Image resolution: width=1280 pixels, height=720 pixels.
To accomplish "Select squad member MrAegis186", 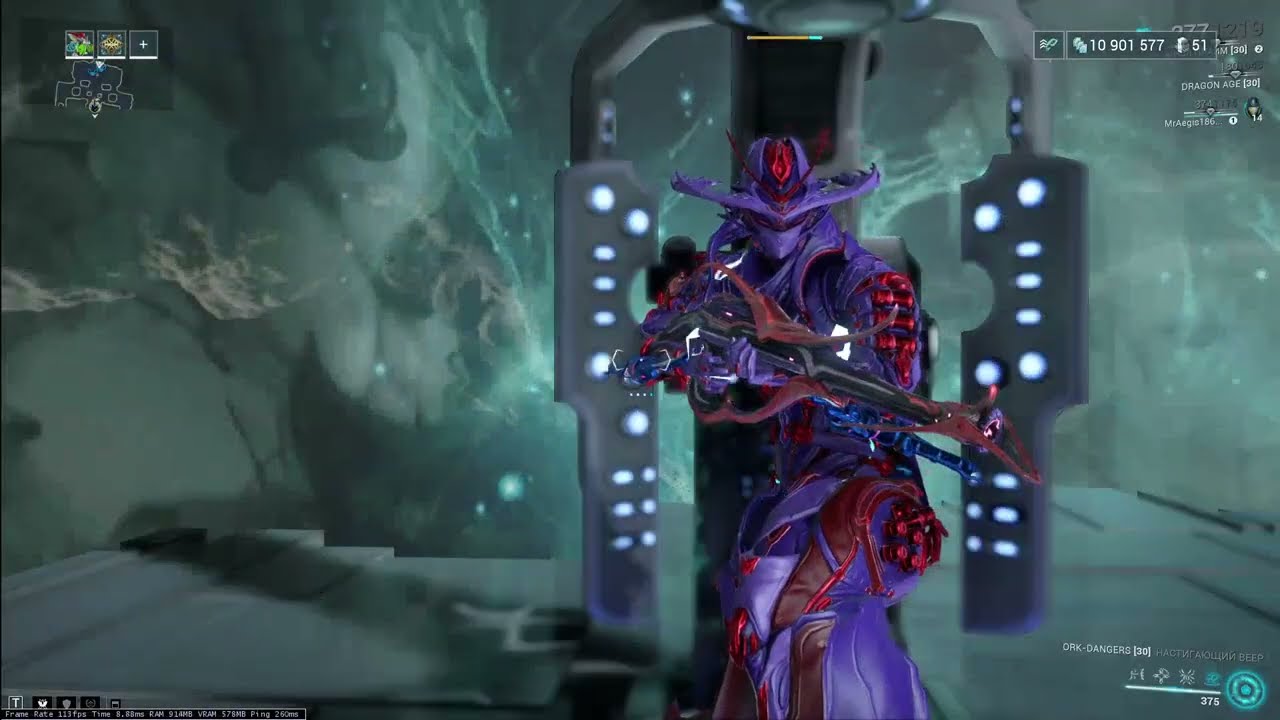I will [1194, 122].
